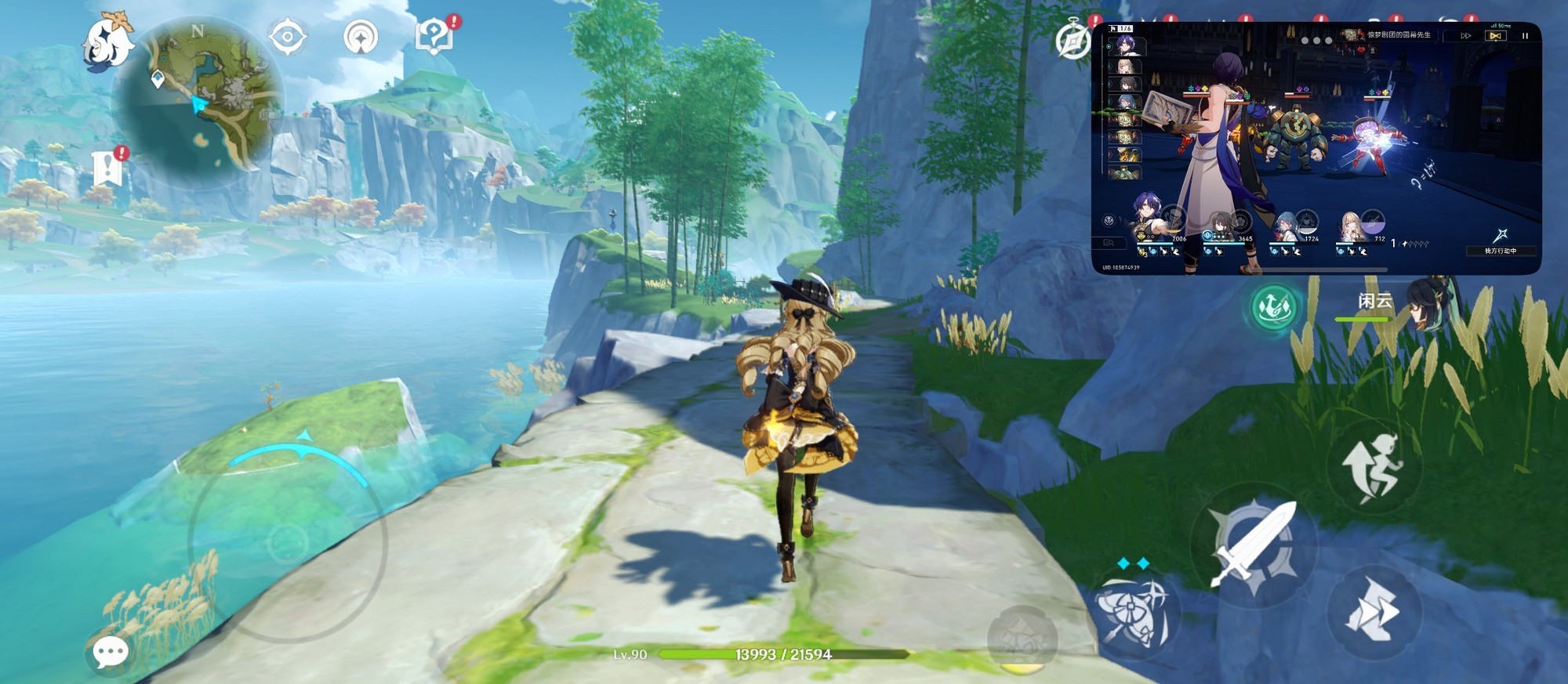Open the bookmark icon with exclamation badge
Screen dimensions: 1568x684
[x=107, y=168]
